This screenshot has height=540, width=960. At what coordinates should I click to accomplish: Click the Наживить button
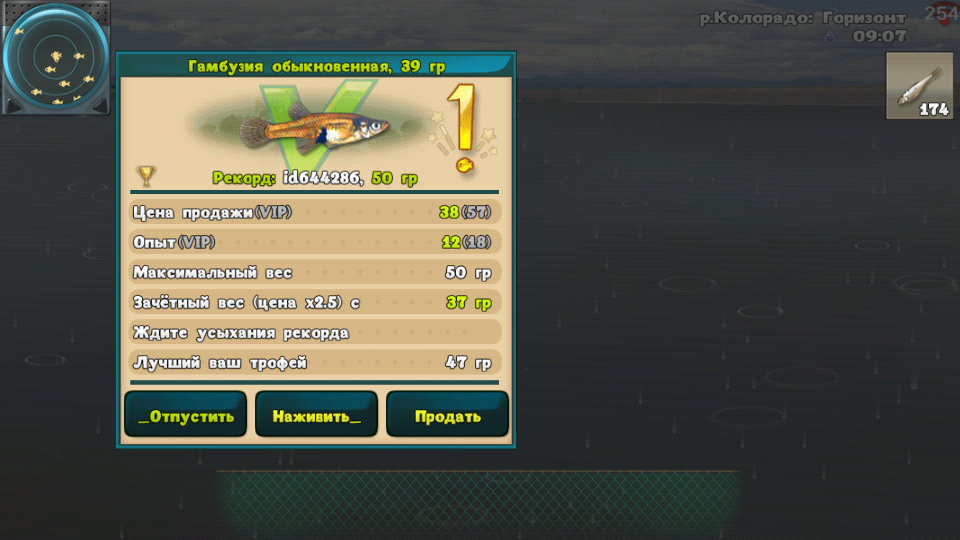point(316,415)
